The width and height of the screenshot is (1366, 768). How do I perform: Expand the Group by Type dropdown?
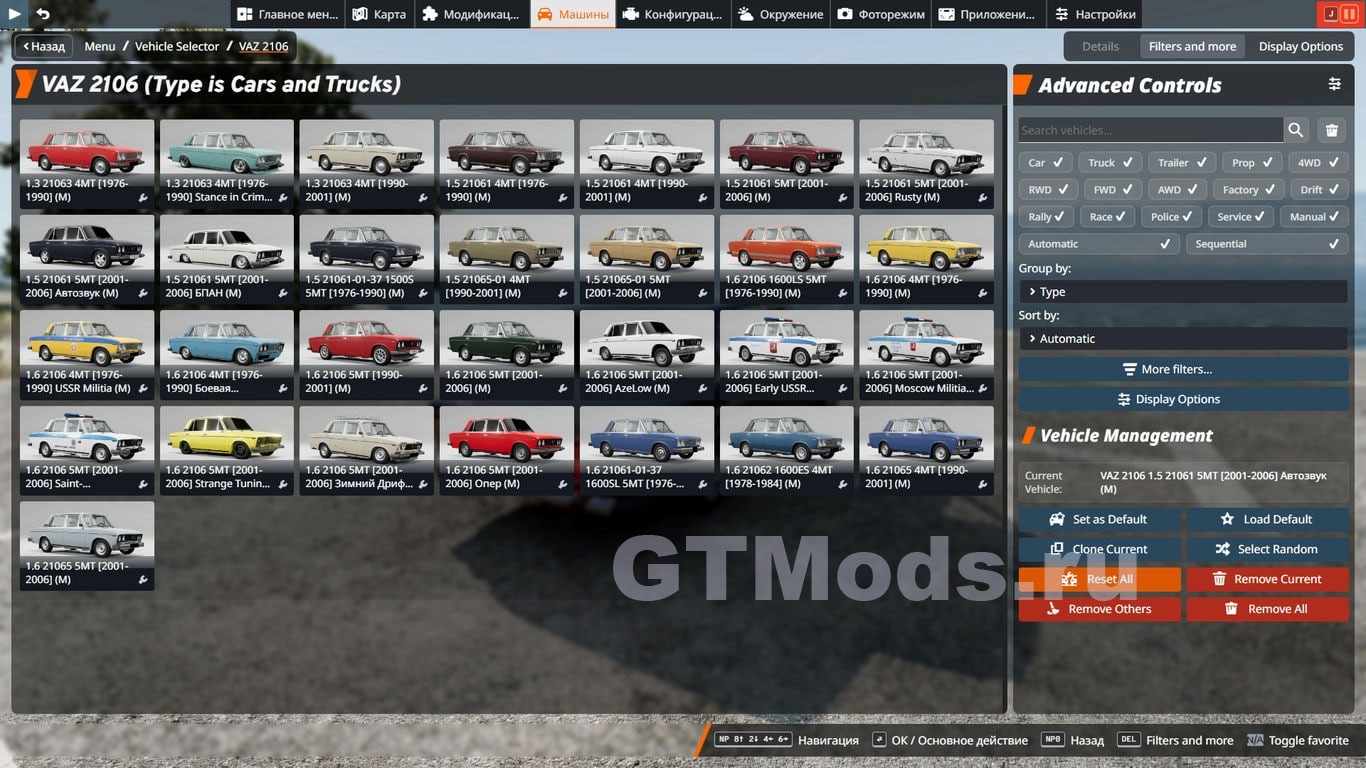(1183, 292)
